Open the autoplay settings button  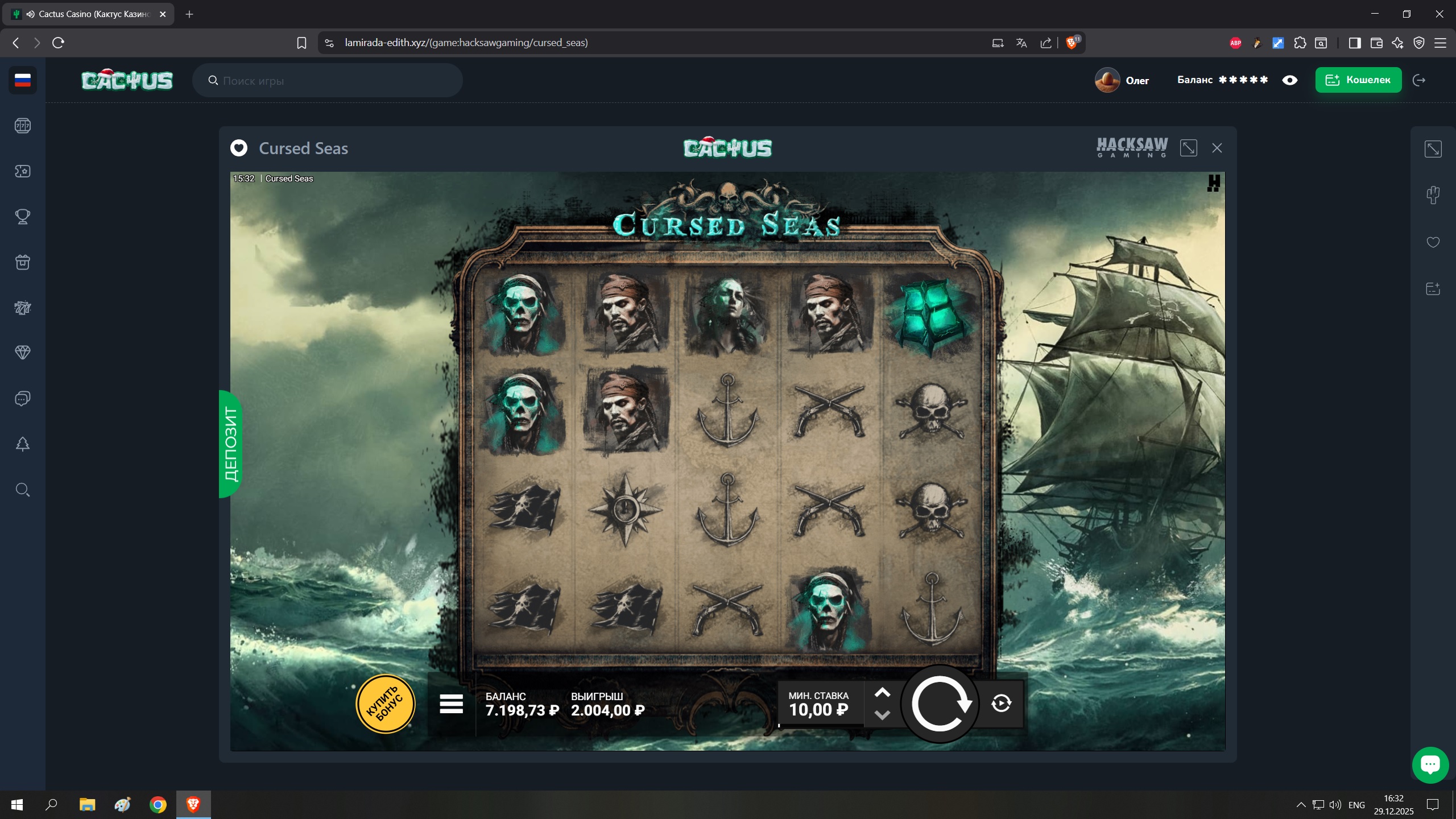pos(1001,704)
